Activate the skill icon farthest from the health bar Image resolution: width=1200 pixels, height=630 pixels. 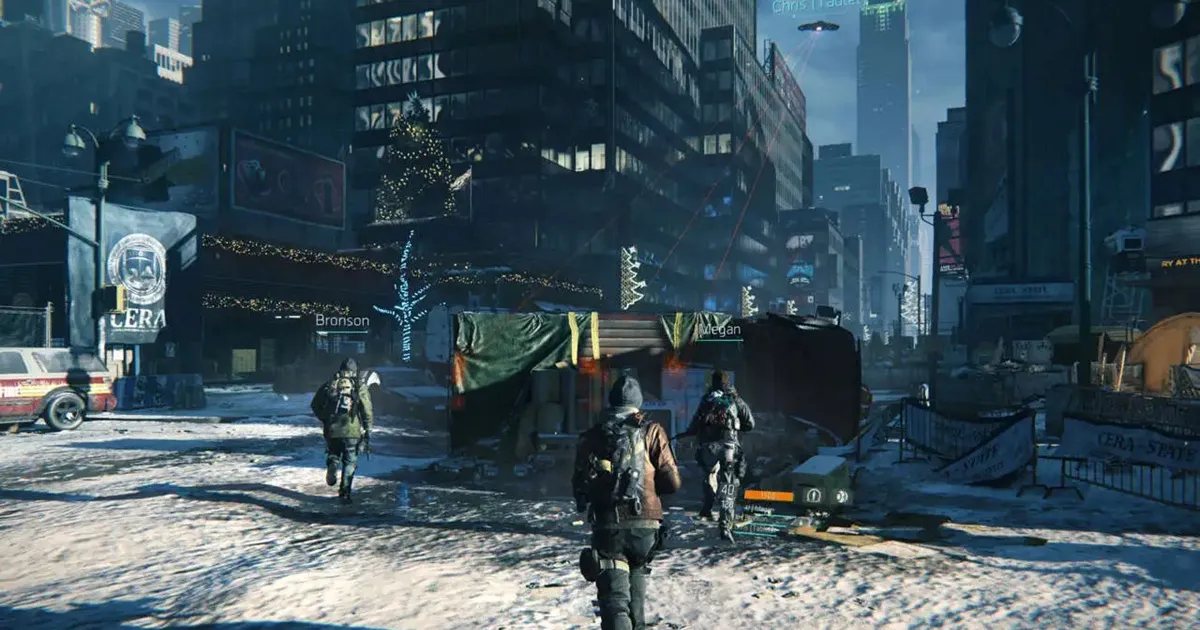click(842, 494)
